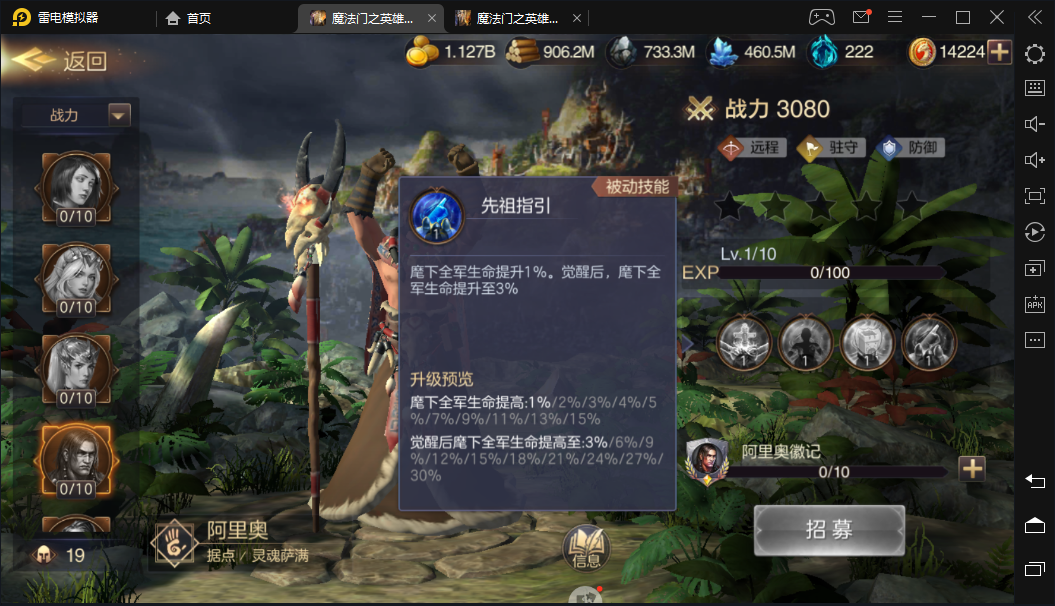Click the 防御 defense tag
The width and height of the screenshot is (1055, 606).
coord(910,148)
